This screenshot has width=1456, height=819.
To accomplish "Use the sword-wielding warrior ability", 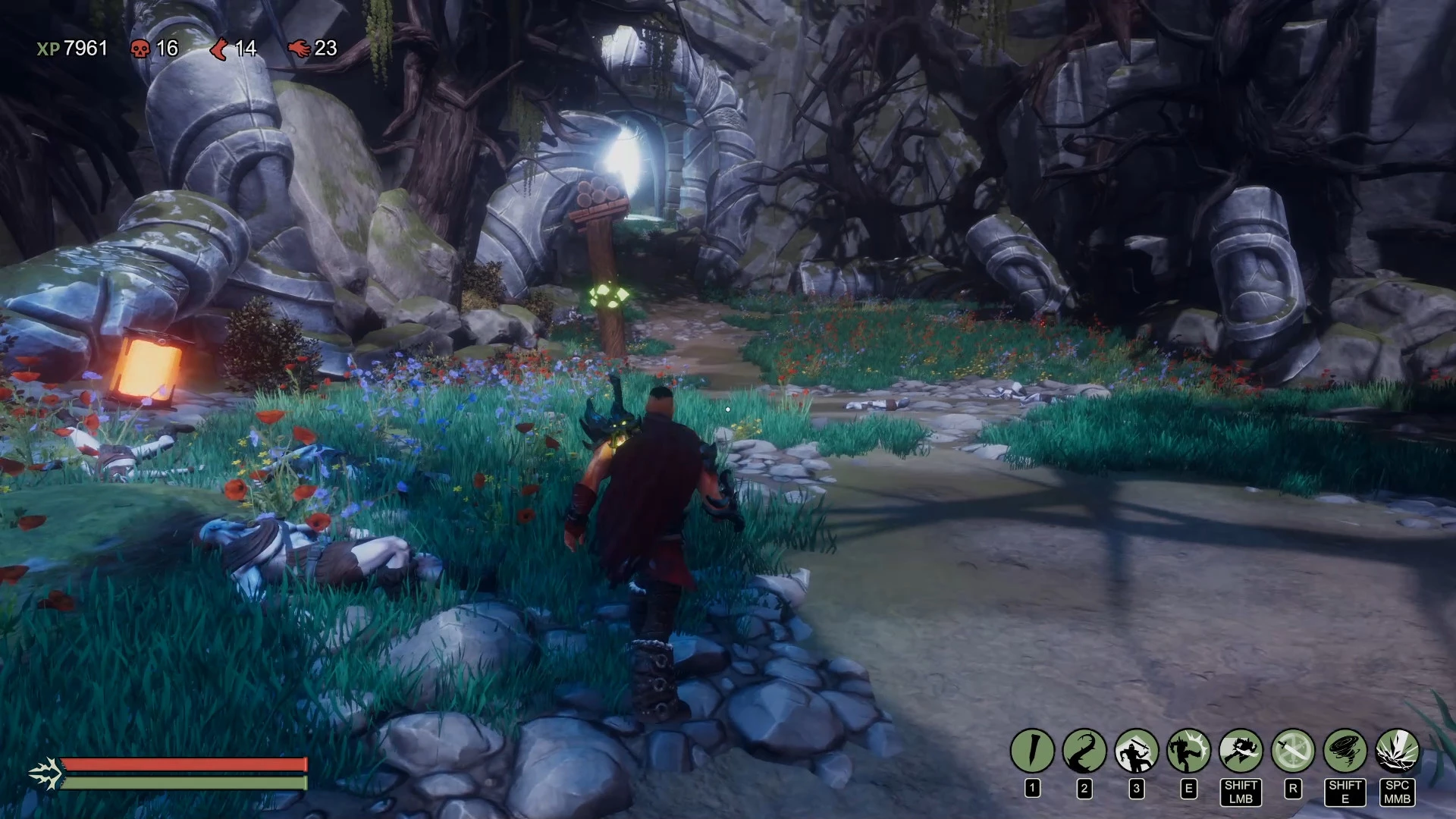I will pyautogui.click(x=1137, y=751).
